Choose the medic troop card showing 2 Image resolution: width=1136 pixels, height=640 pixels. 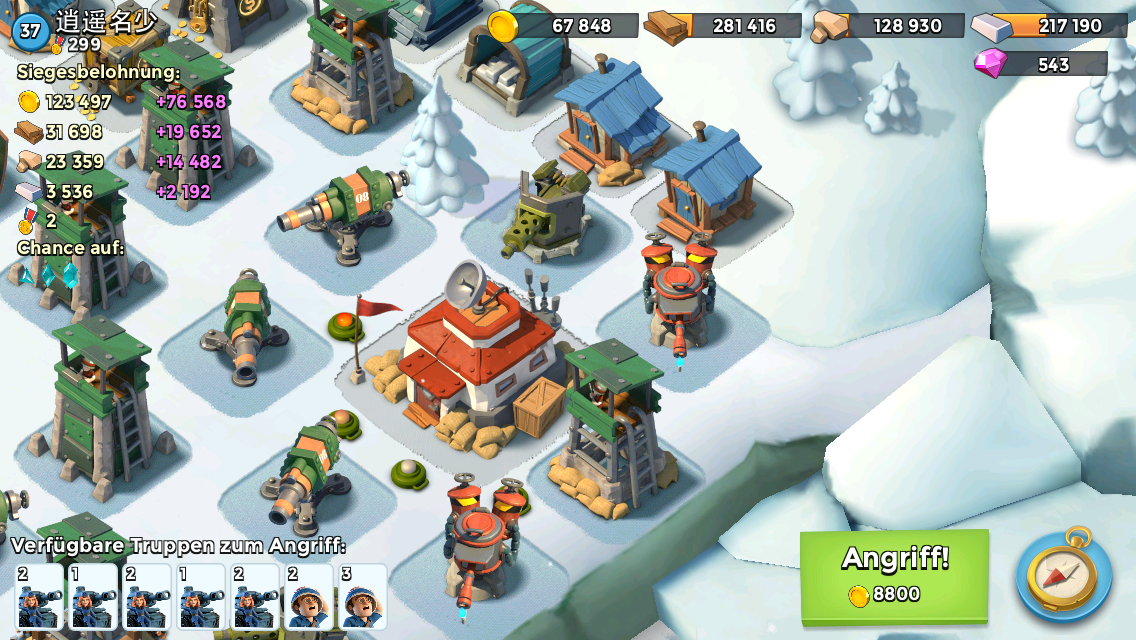point(308,597)
